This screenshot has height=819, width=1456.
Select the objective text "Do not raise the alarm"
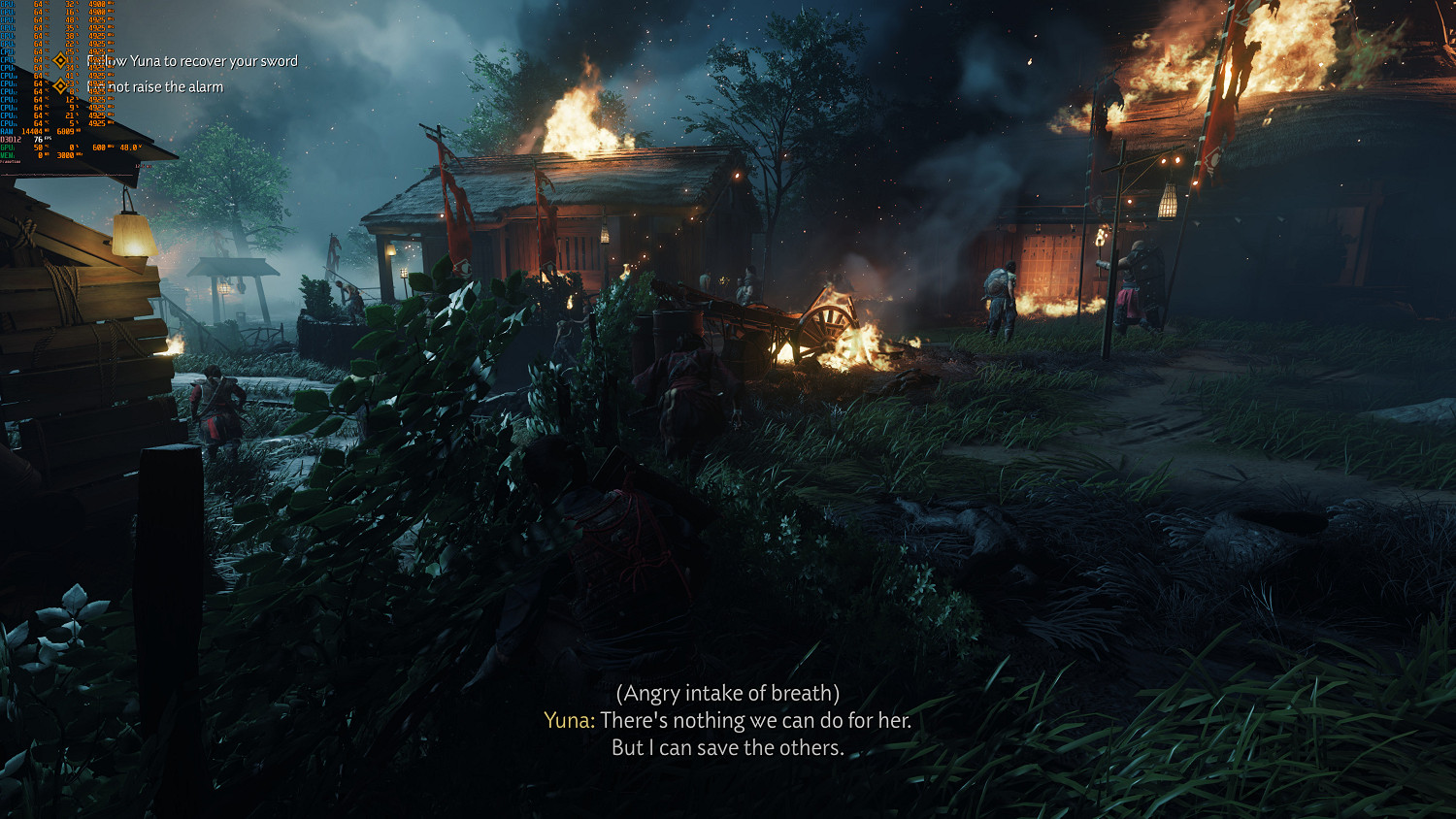click(x=155, y=86)
